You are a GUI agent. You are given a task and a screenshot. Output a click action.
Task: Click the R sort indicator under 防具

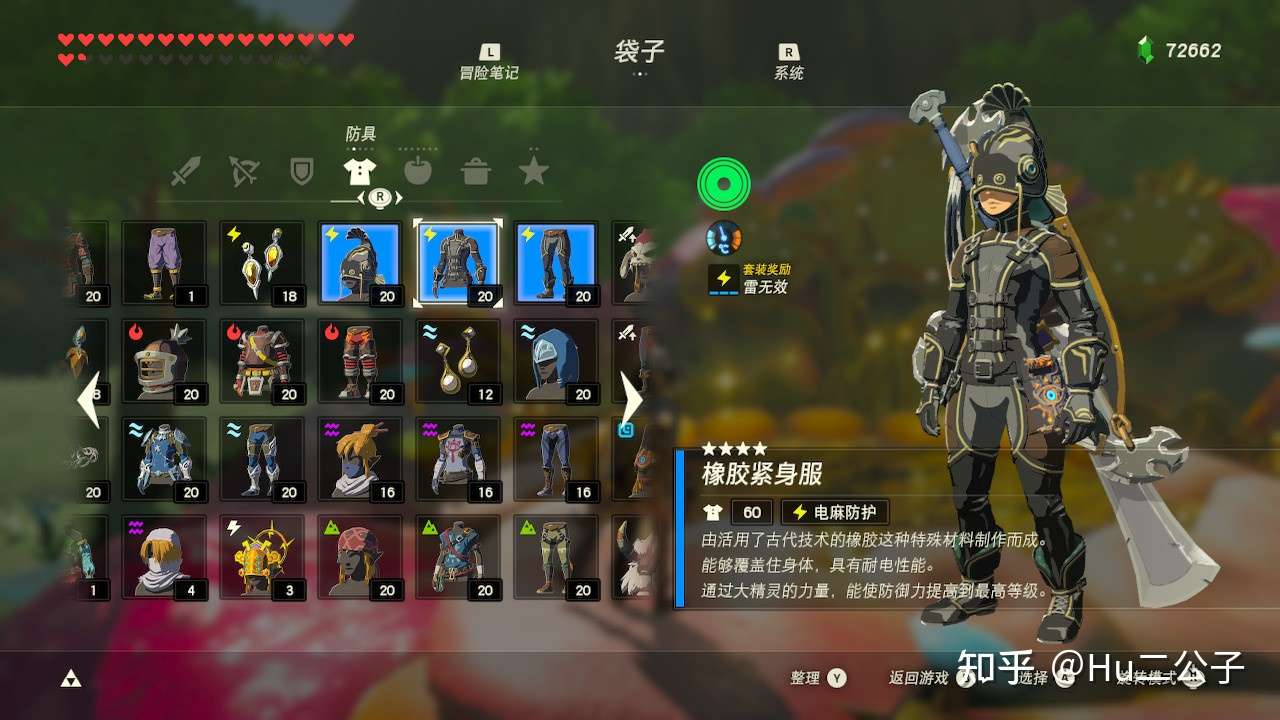pyautogui.click(x=379, y=198)
